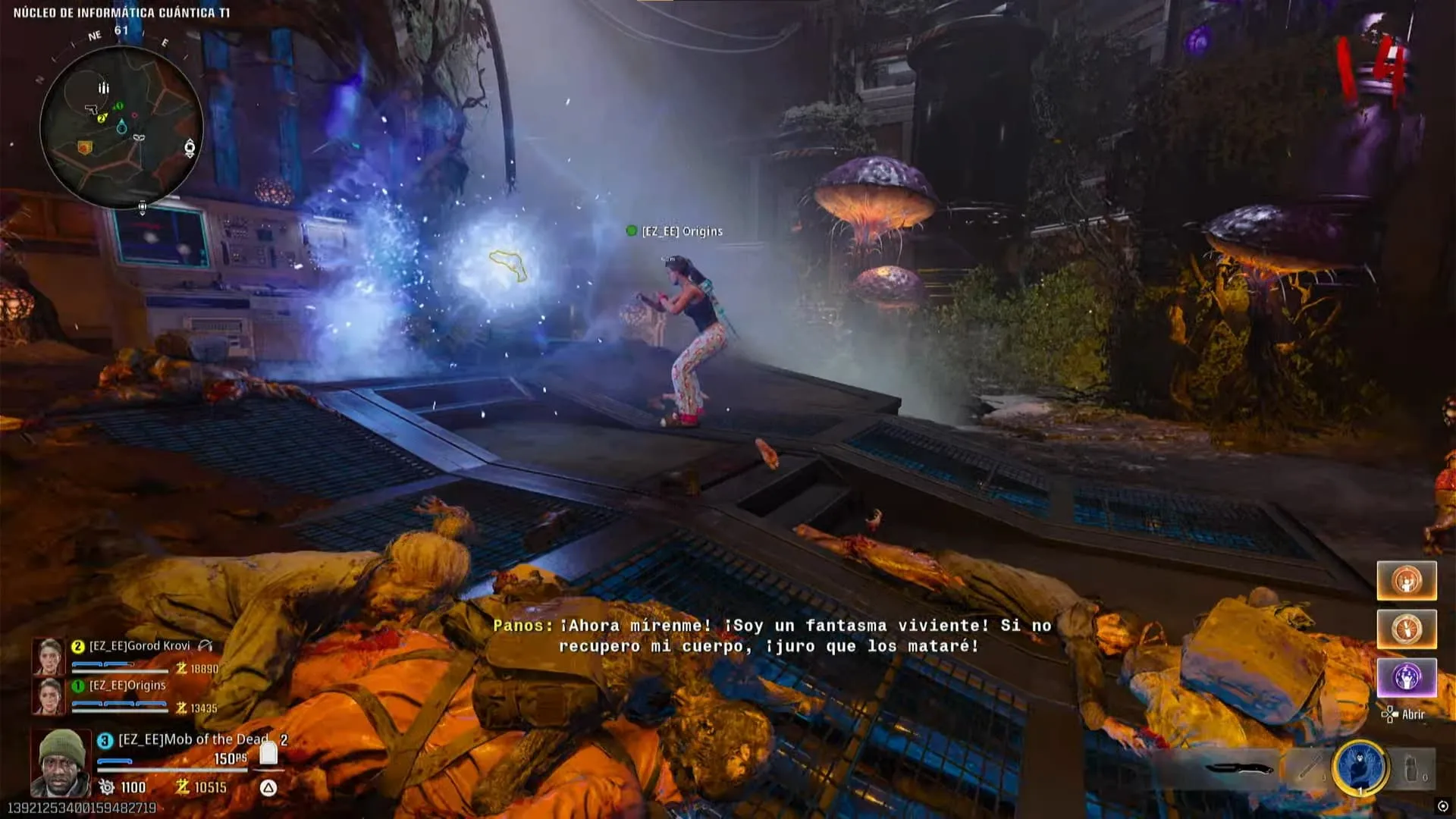
Task: Click the target icon in the bottom-right corner
Action: [x=1442, y=806]
